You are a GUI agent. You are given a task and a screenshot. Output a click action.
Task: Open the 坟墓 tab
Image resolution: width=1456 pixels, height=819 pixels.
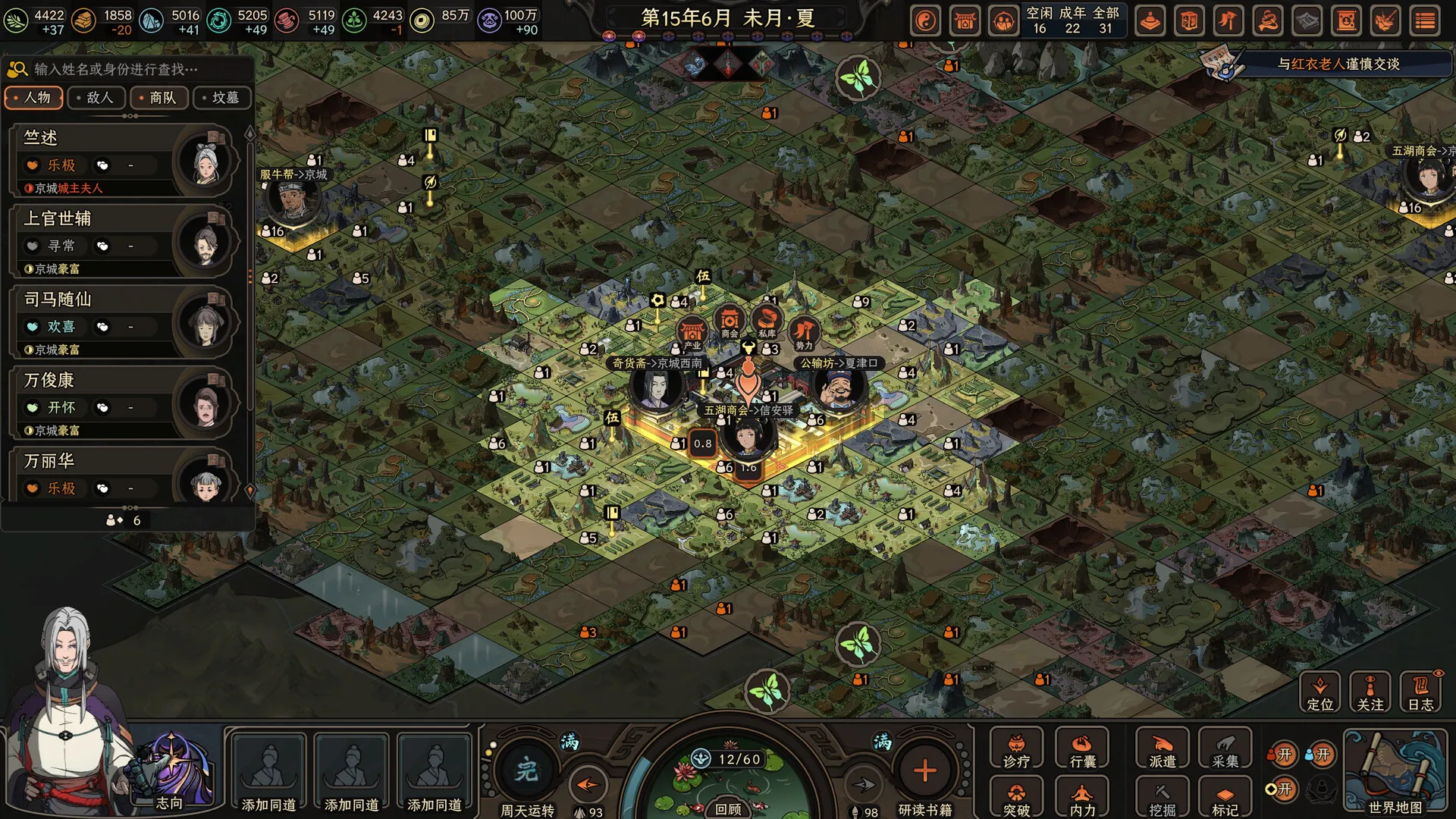point(222,98)
